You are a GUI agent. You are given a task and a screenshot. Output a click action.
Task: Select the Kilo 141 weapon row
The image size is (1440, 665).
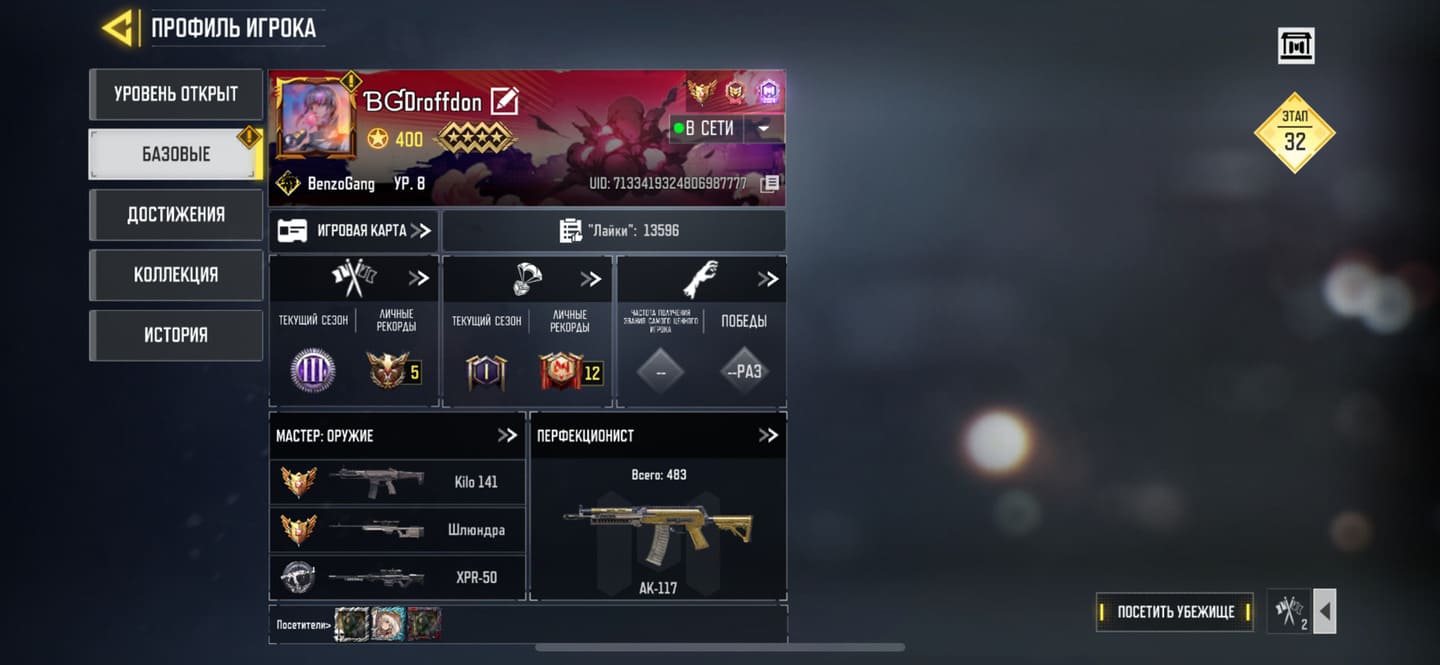pyautogui.click(x=397, y=482)
